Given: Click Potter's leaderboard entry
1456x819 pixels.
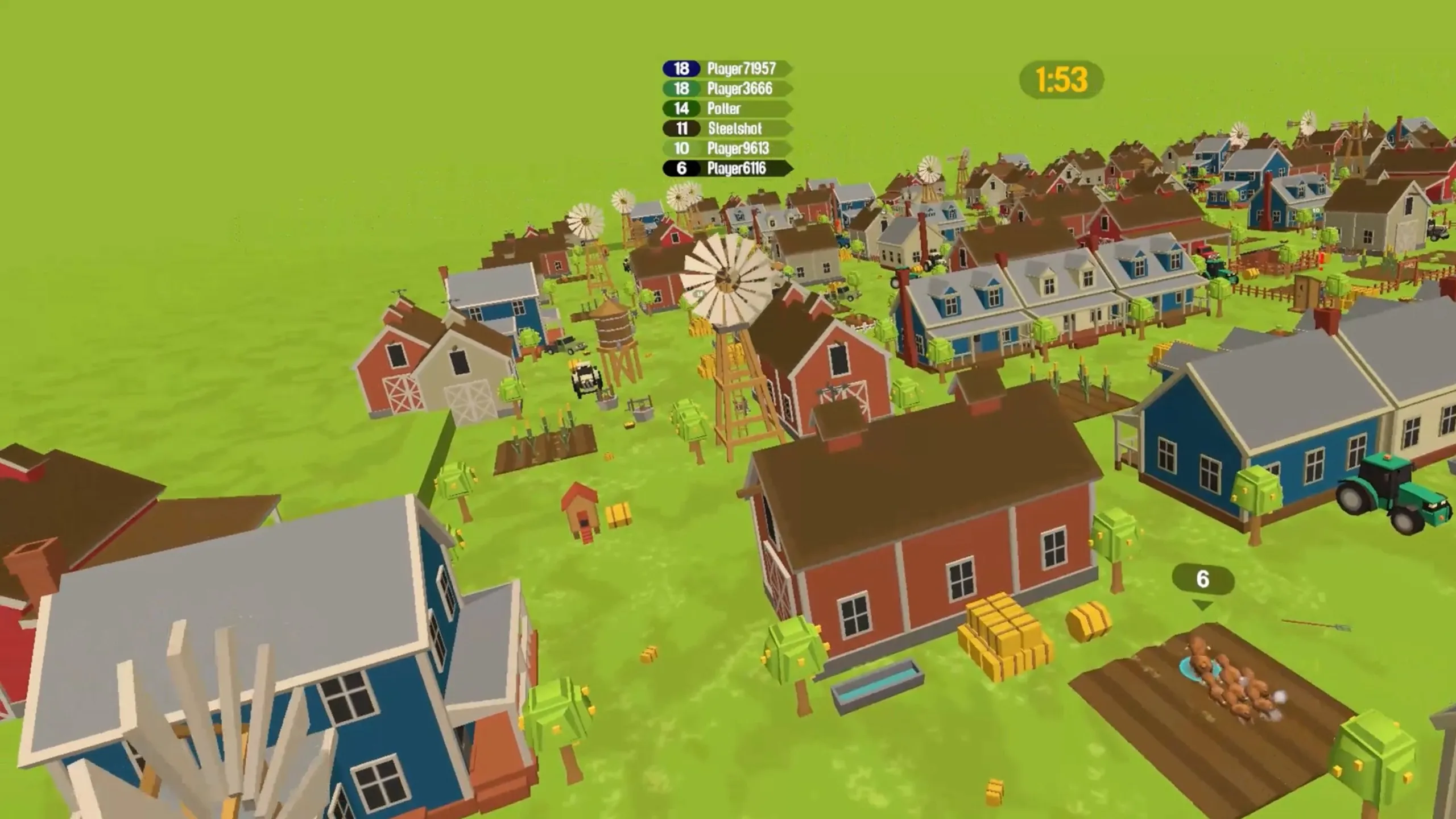Looking at the screenshot, I should 728,109.
